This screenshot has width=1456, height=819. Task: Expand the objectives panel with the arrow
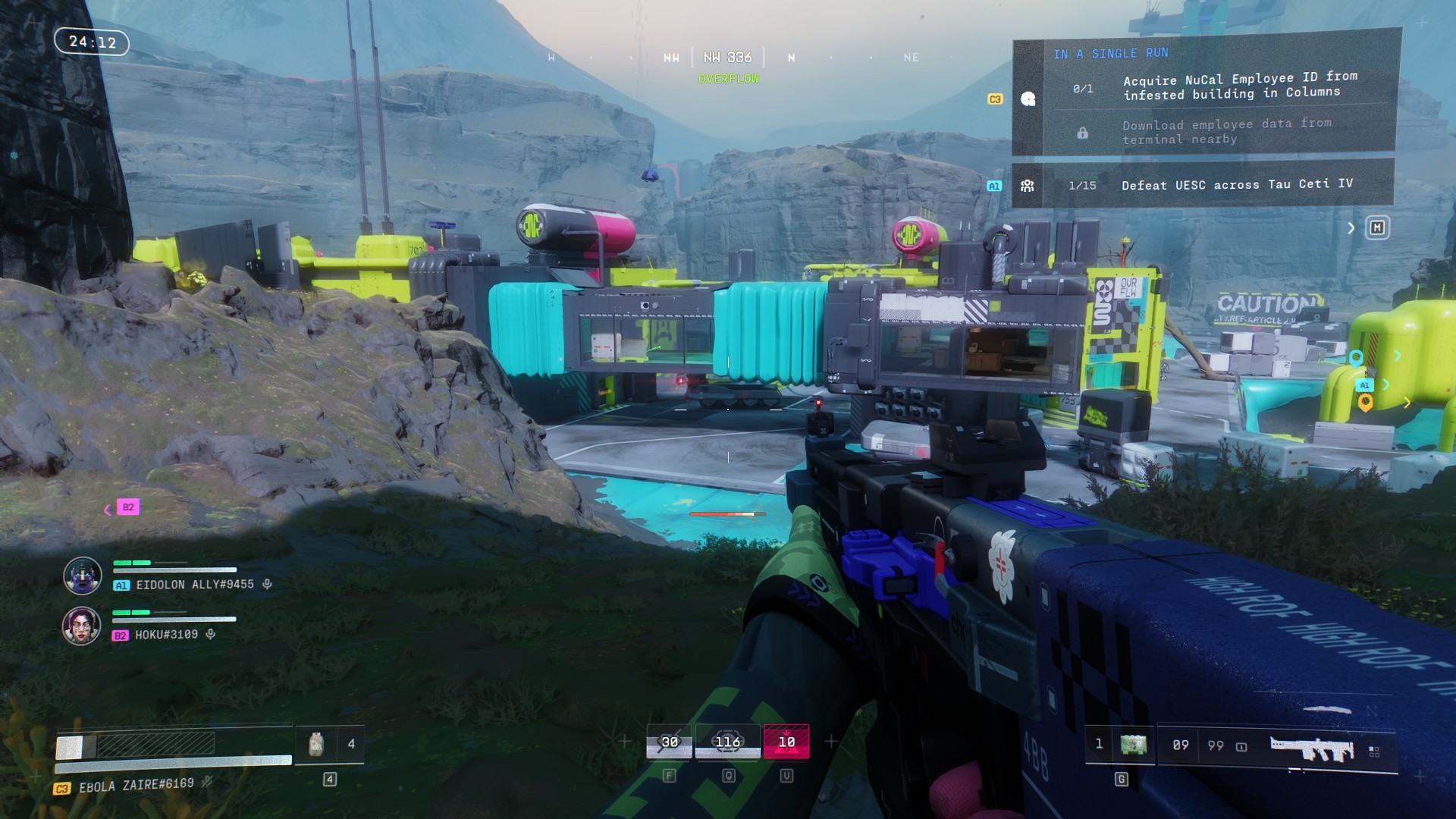(1351, 228)
